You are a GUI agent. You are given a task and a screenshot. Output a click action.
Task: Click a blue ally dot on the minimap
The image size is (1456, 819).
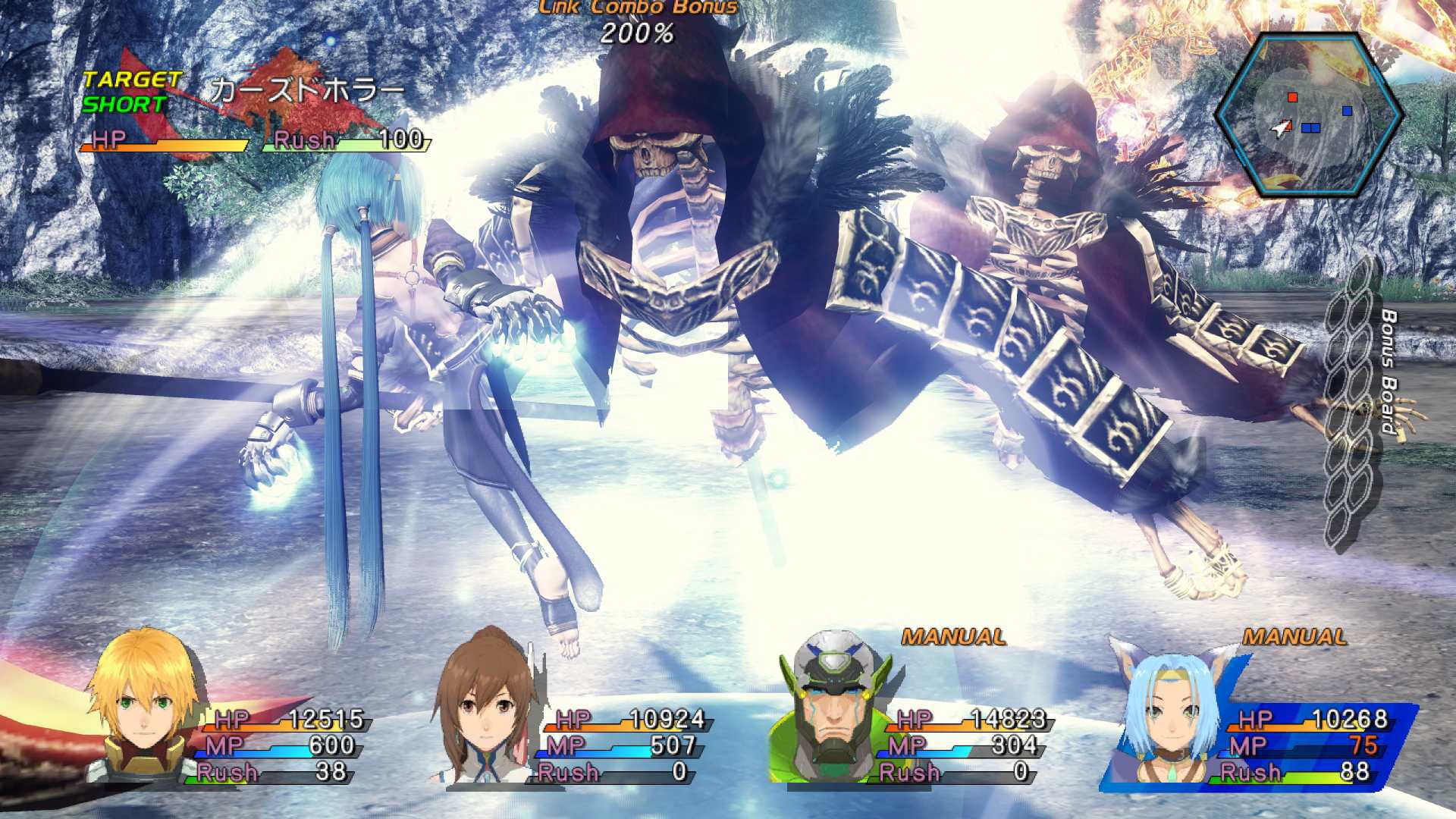click(1347, 111)
